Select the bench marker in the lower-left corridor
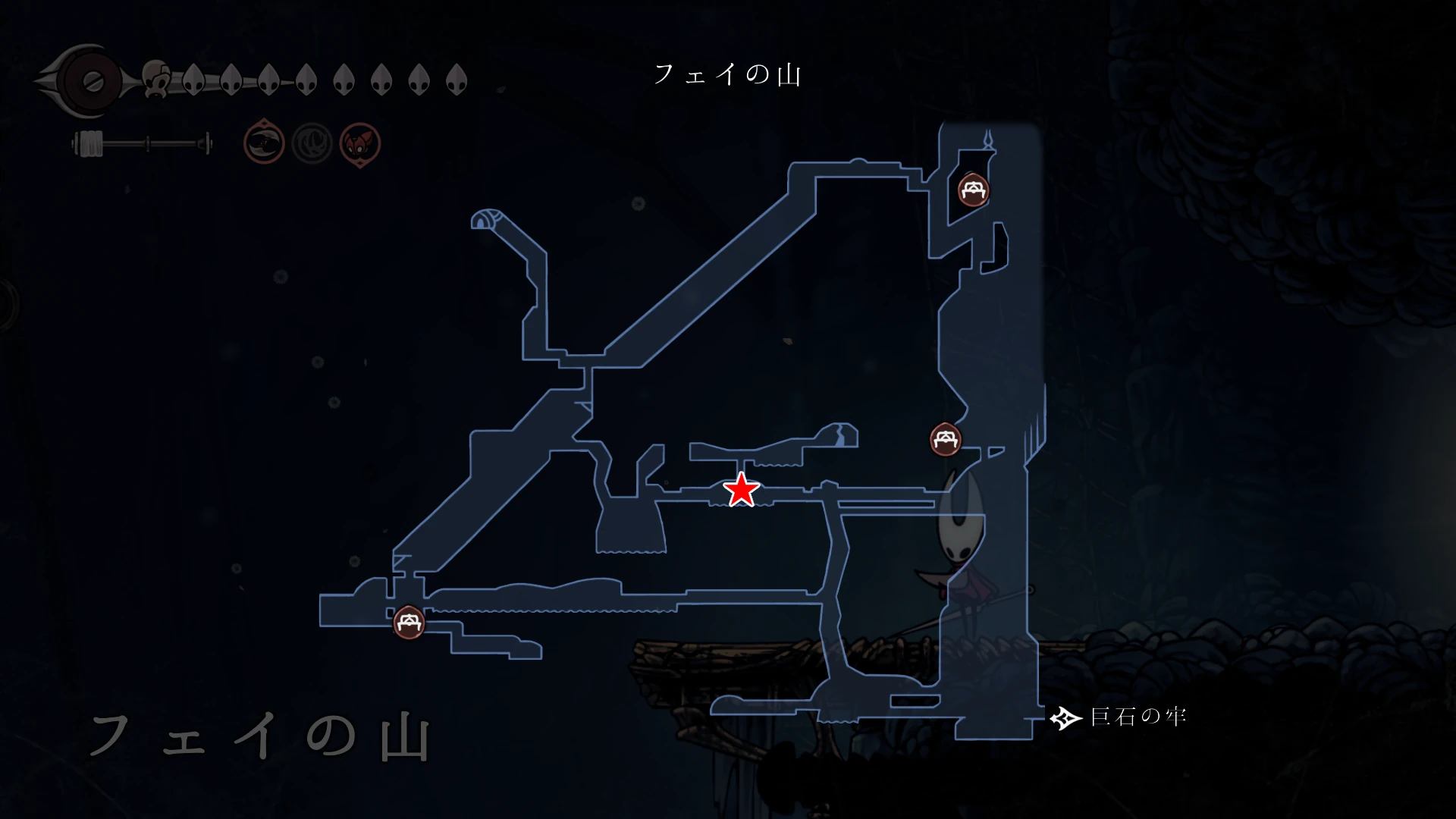This screenshot has width=1456, height=819. click(x=409, y=623)
